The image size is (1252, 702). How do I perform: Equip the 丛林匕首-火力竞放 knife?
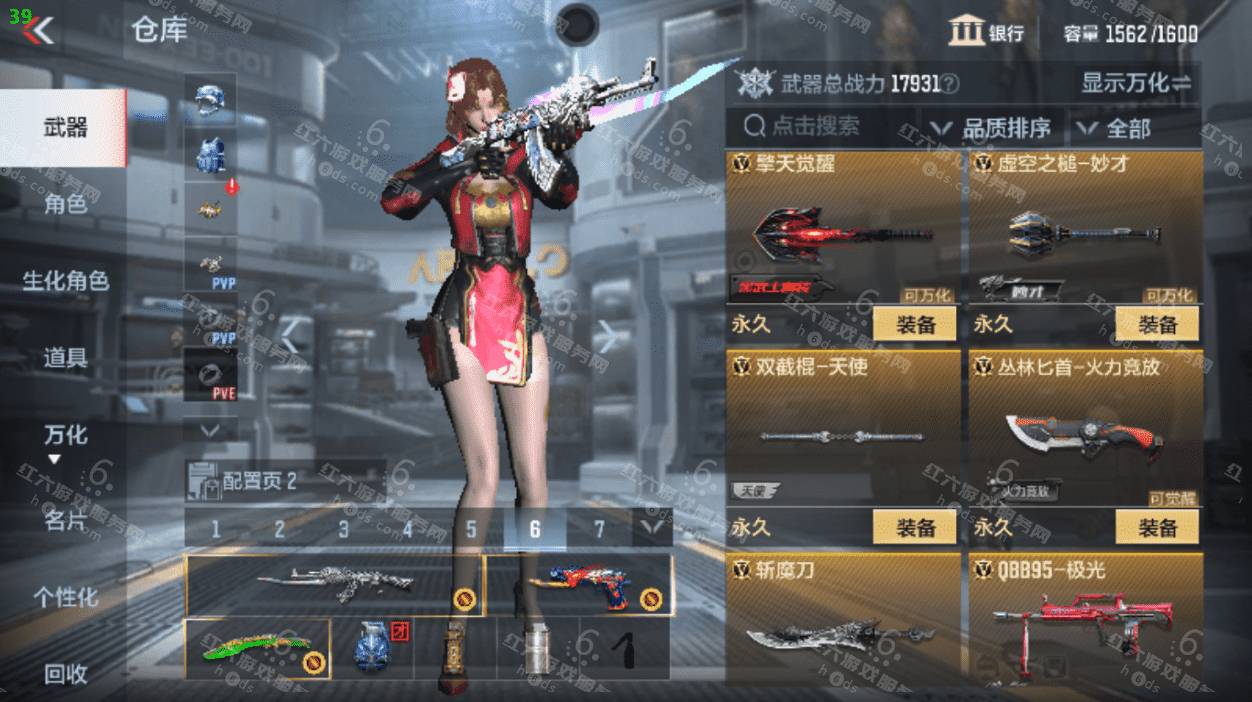[x=1156, y=526]
